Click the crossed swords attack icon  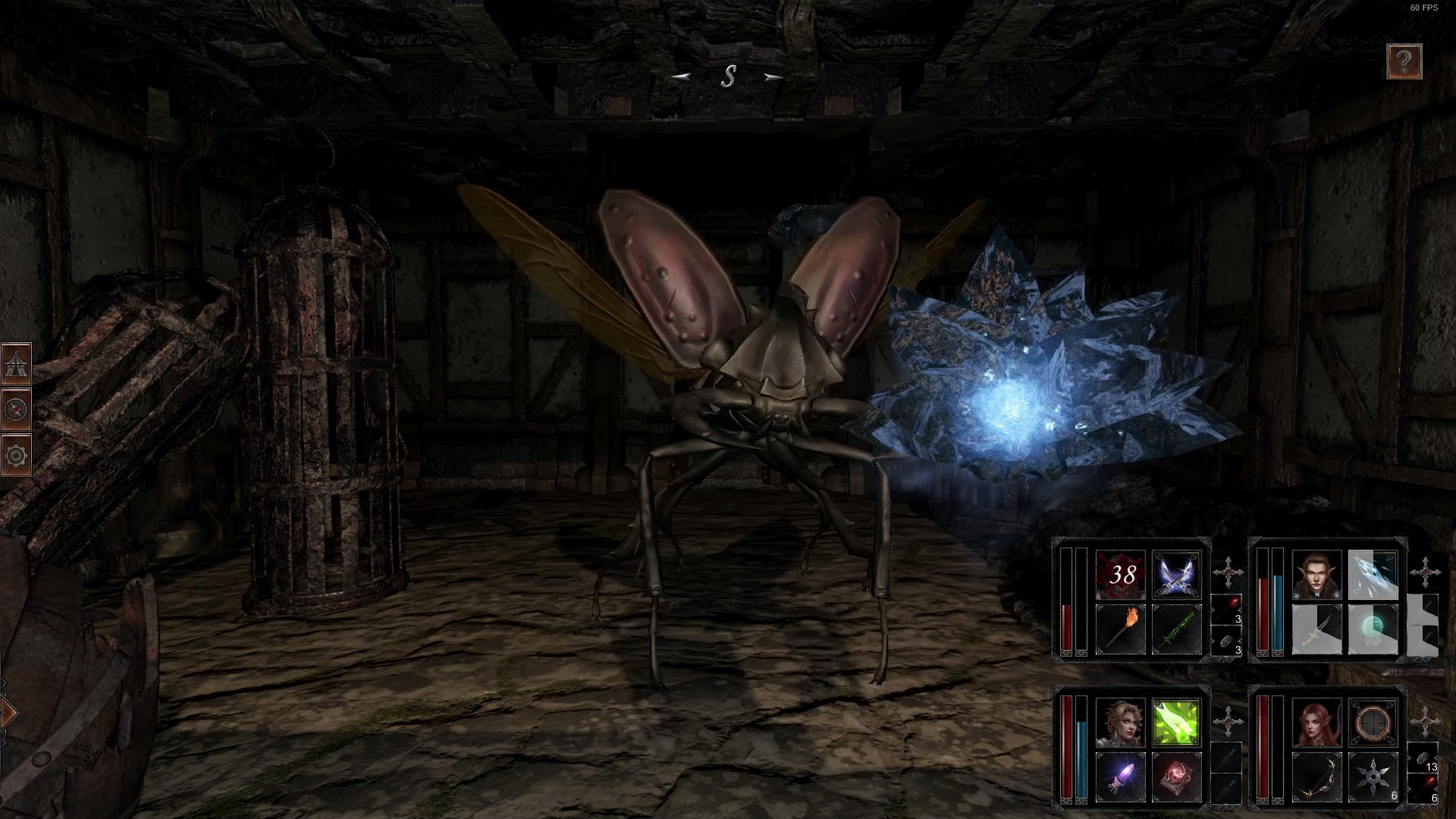1177,576
